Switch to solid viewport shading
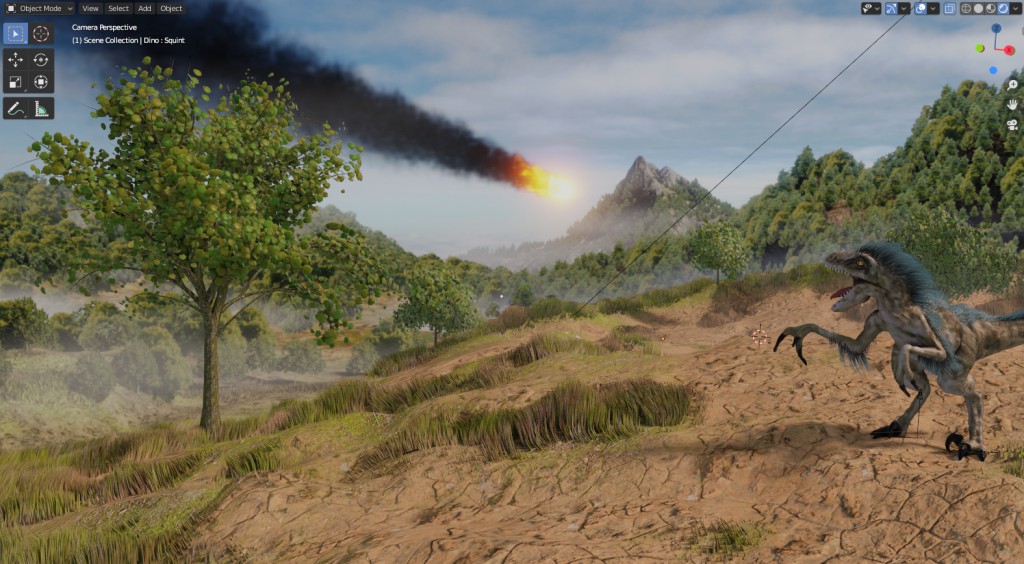The width and height of the screenshot is (1024, 564). [x=979, y=8]
